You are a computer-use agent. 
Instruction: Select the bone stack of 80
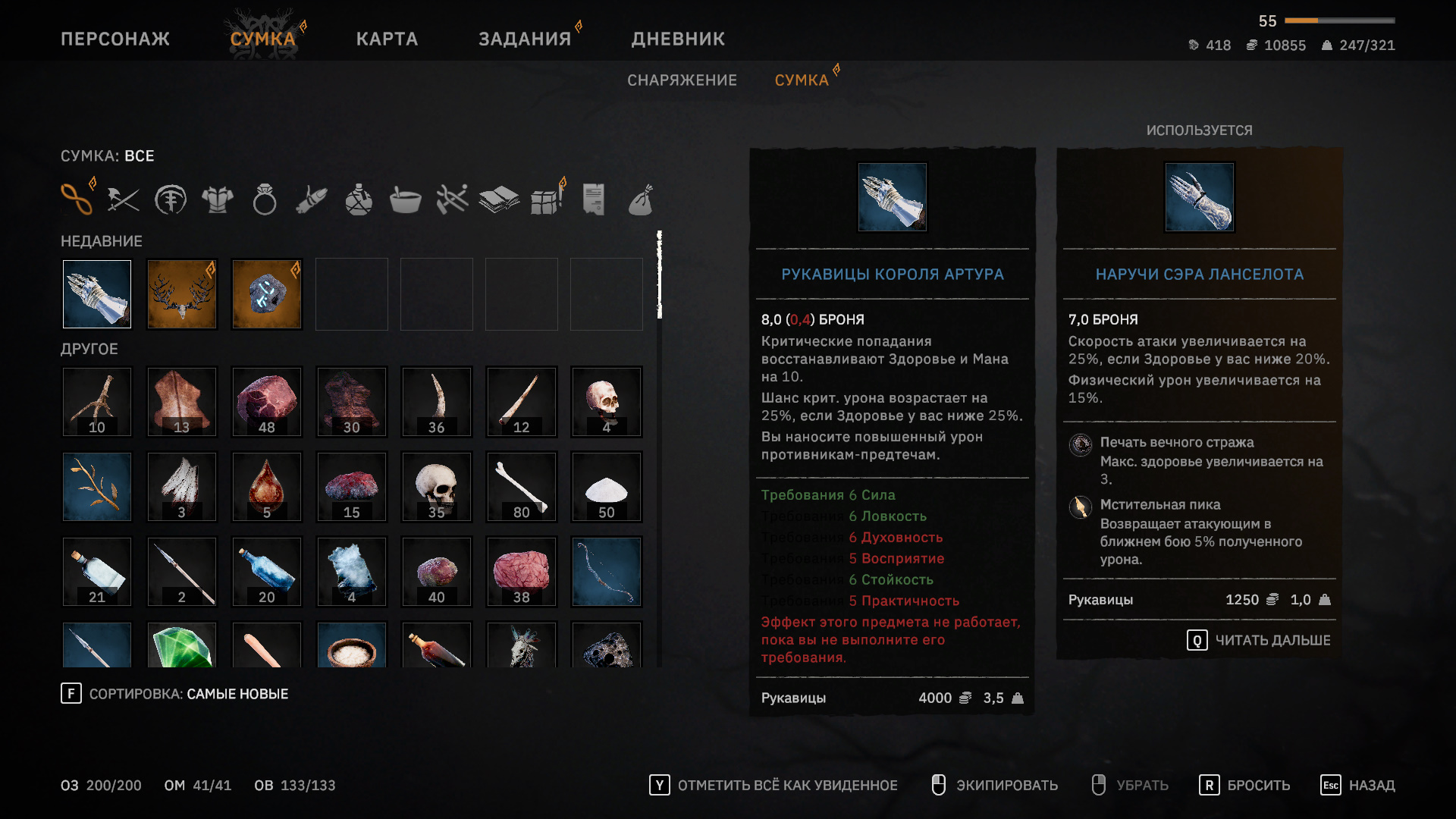pos(522,487)
